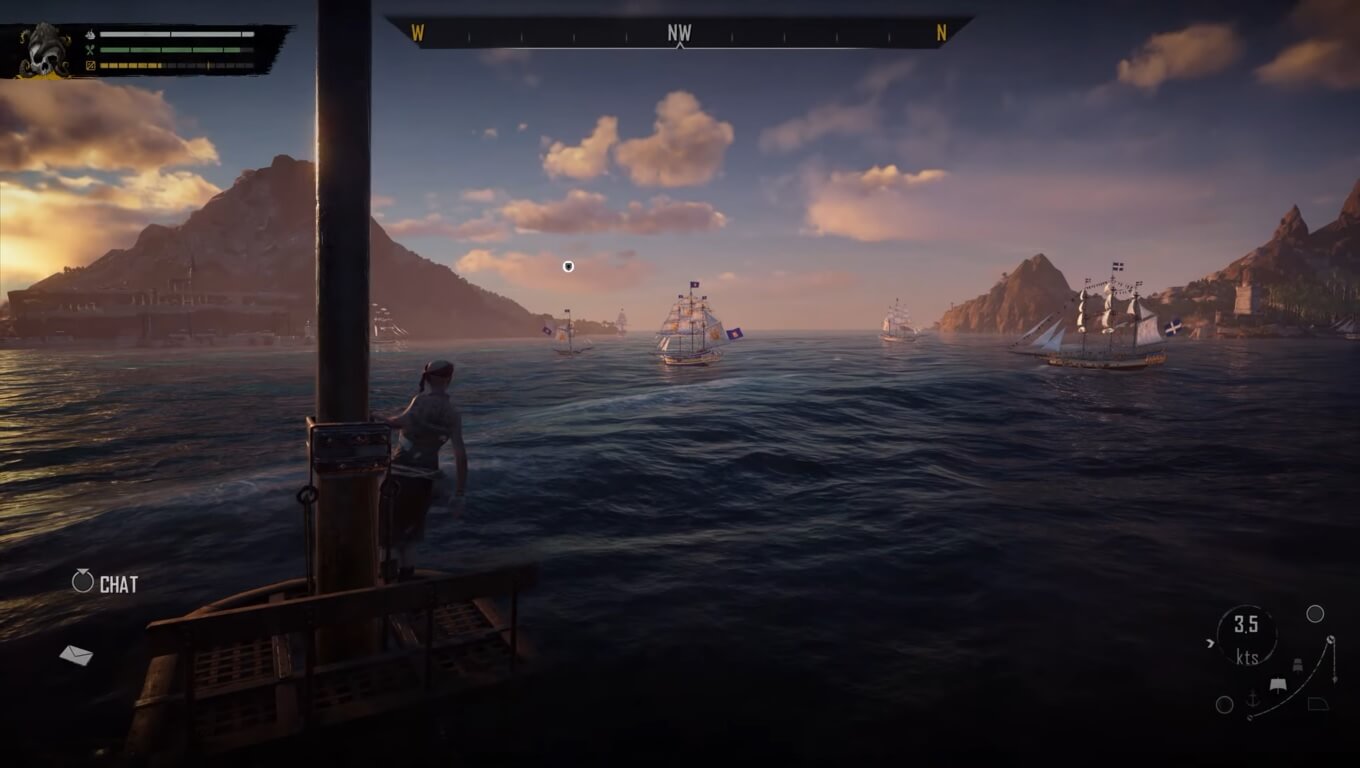Click the skull pirate emblem portrait
This screenshot has width=1360, height=768.
pyautogui.click(x=45, y=50)
